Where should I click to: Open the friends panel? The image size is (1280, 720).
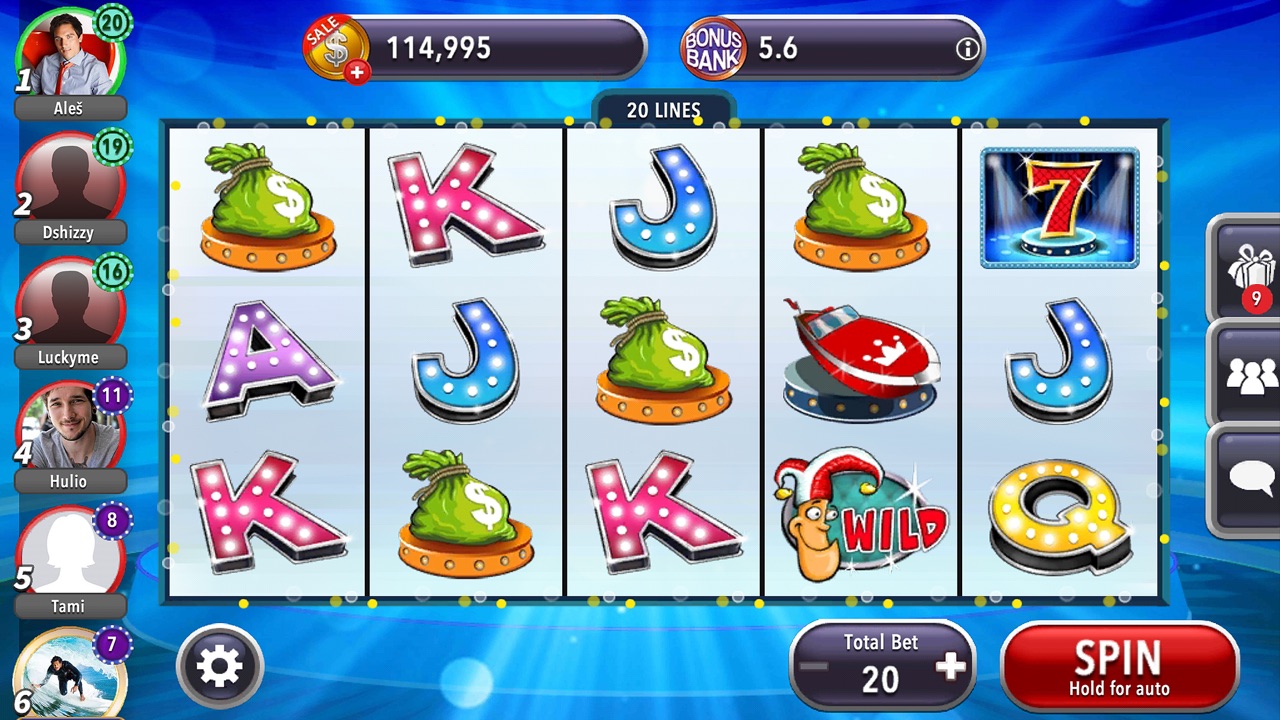(1250, 376)
